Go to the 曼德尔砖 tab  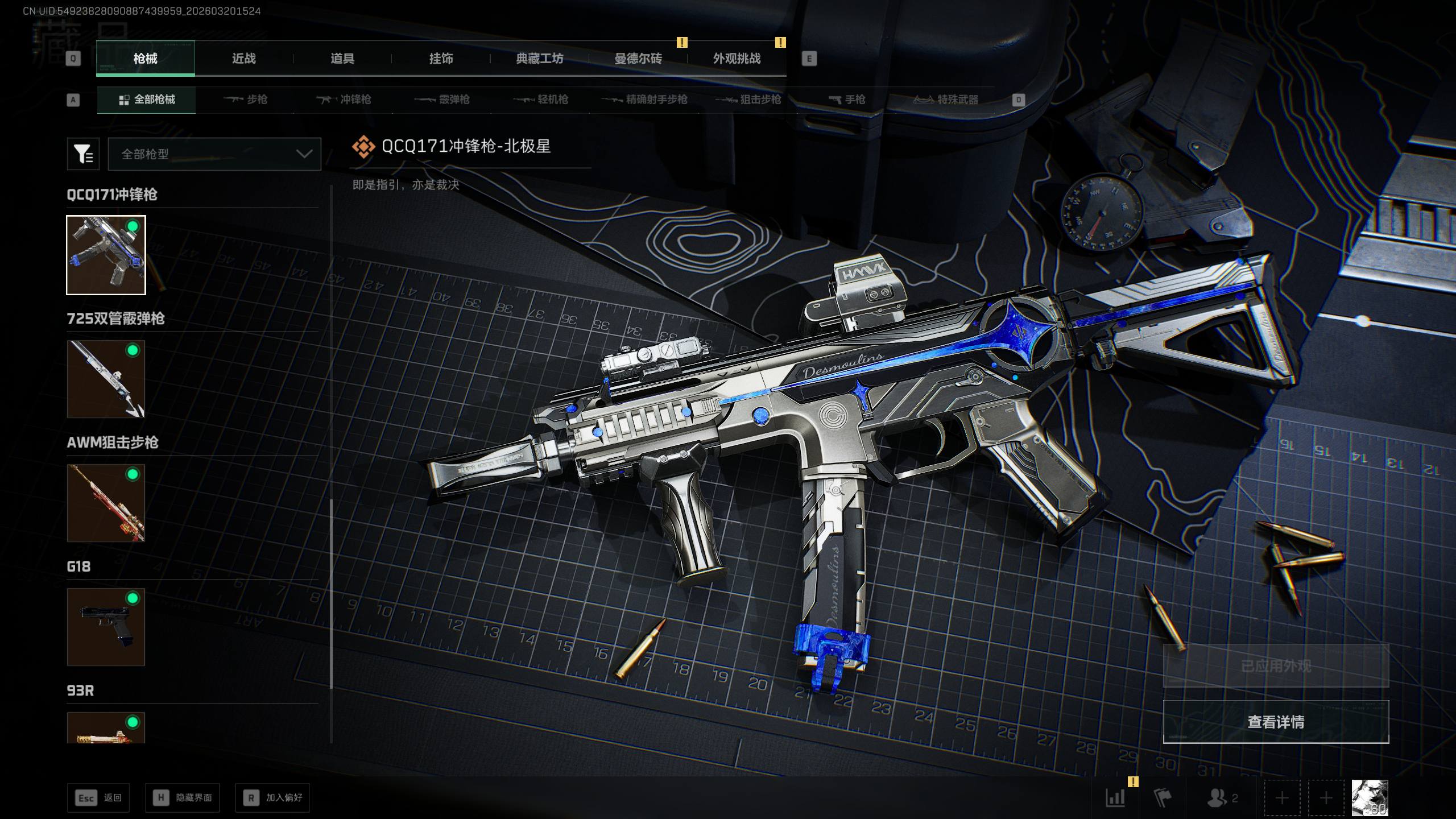click(x=638, y=59)
